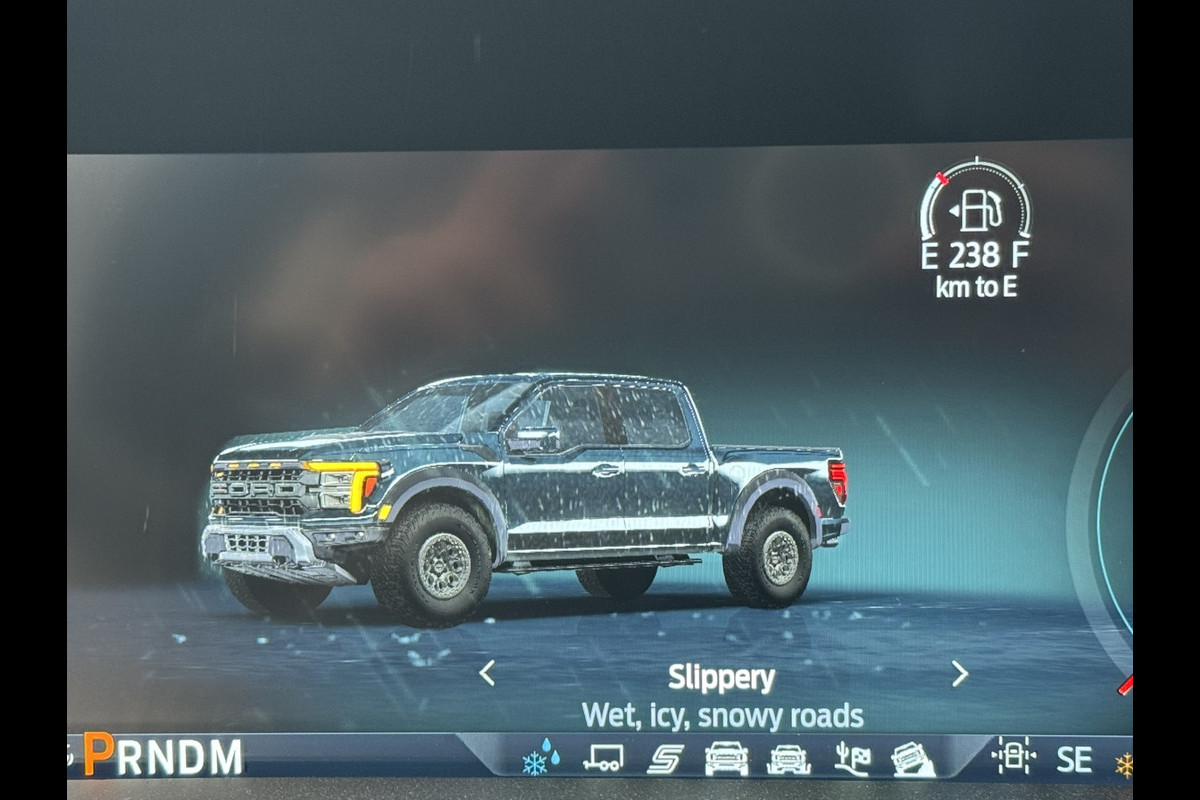Choose the trailer tow mode icon
The width and height of the screenshot is (1200, 800).
(603, 758)
